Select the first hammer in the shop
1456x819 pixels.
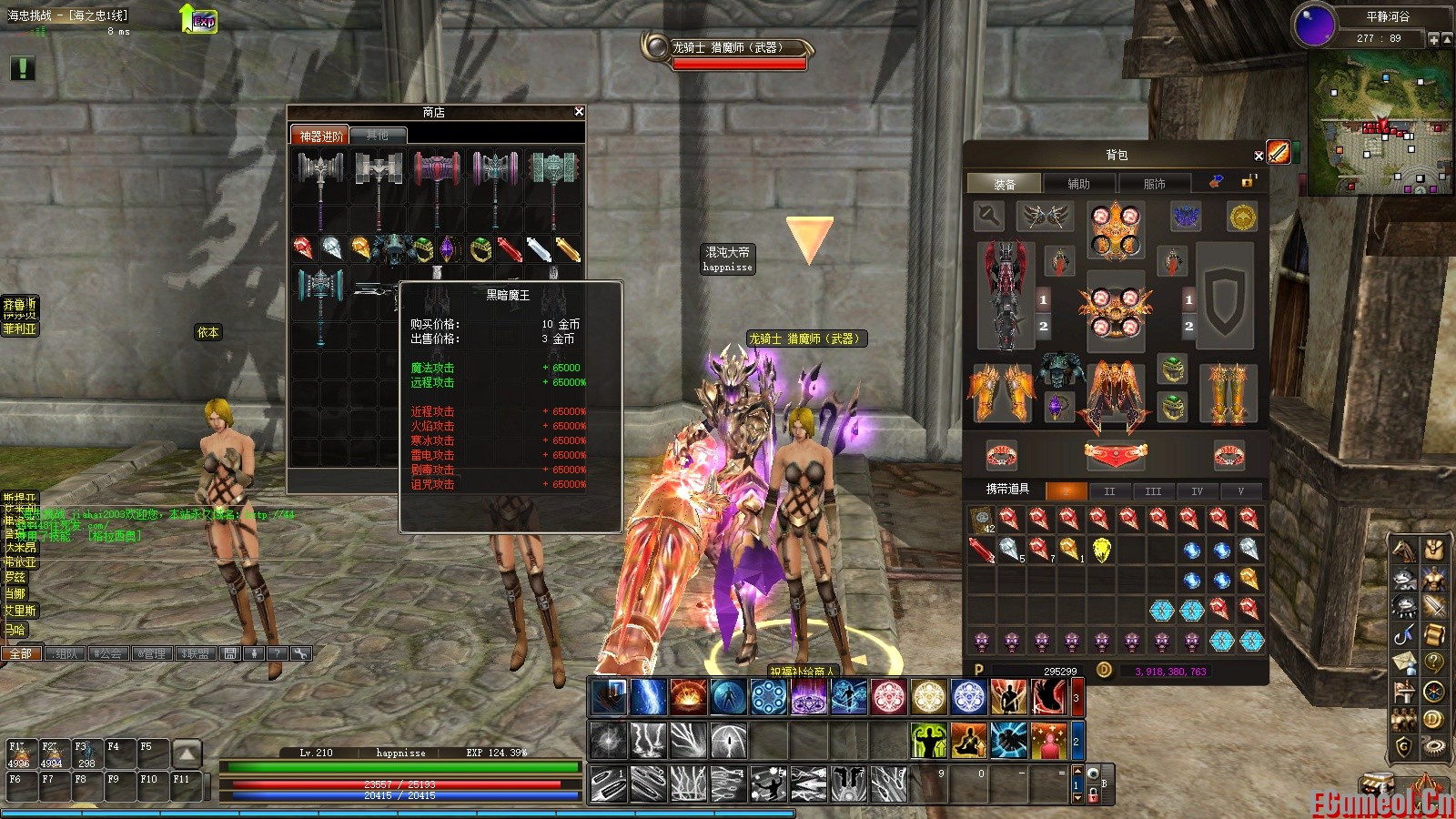point(320,178)
